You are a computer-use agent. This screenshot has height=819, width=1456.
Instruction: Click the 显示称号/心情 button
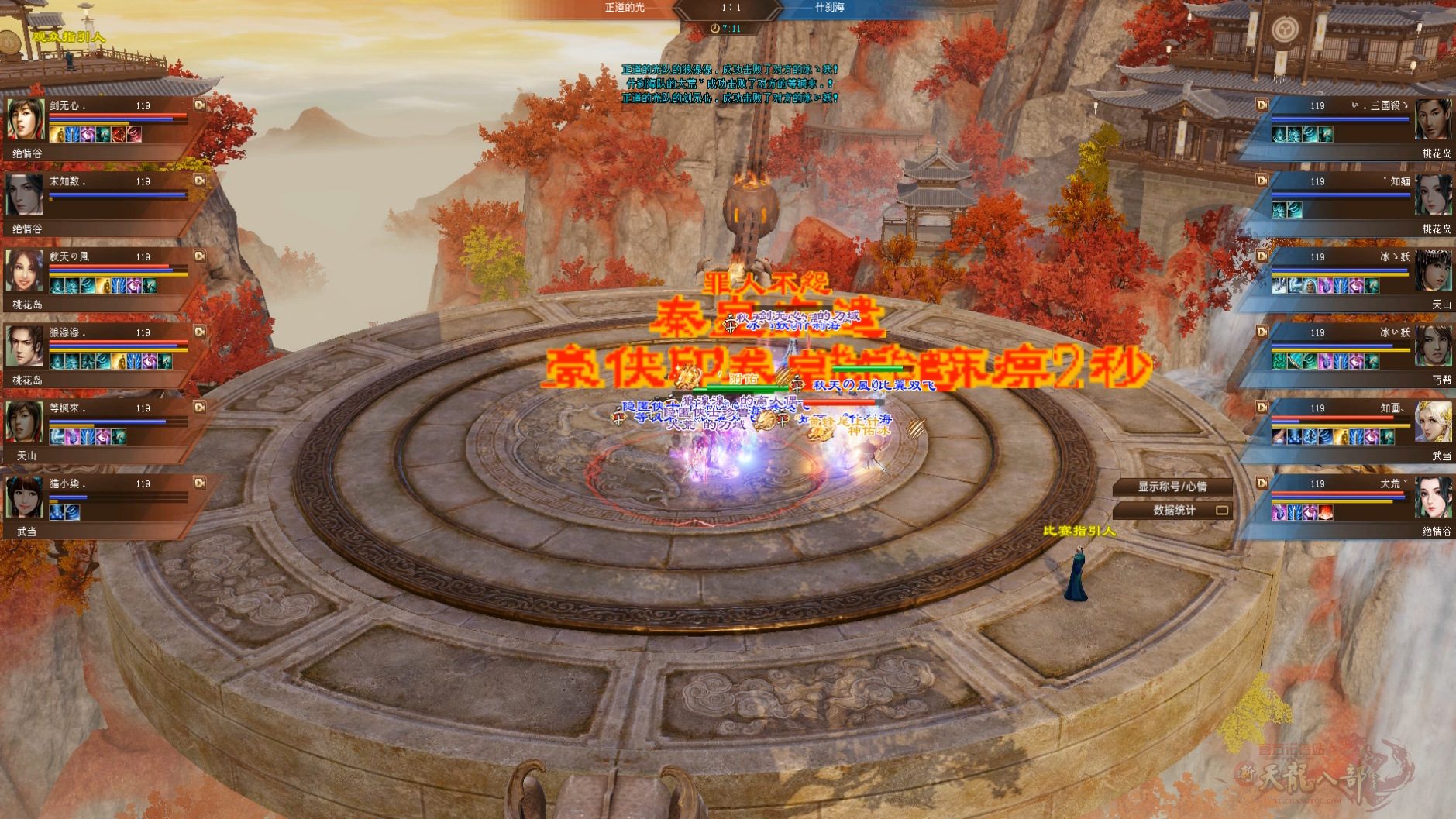pyautogui.click(x=1172, y=487)
